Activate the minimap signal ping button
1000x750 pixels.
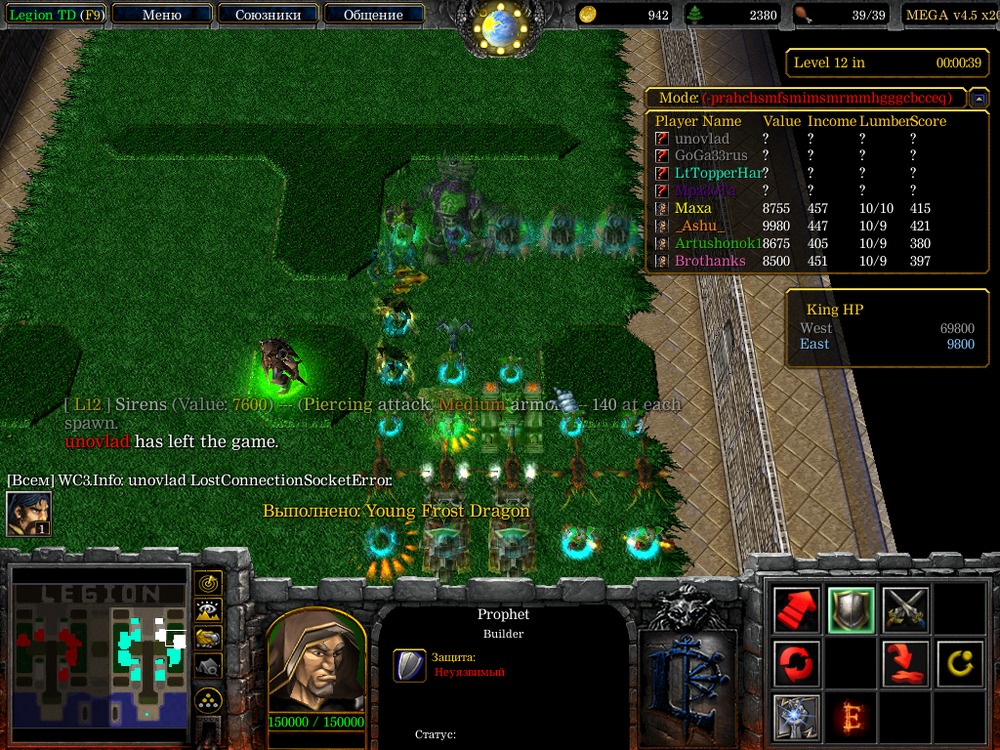[208, 582]
